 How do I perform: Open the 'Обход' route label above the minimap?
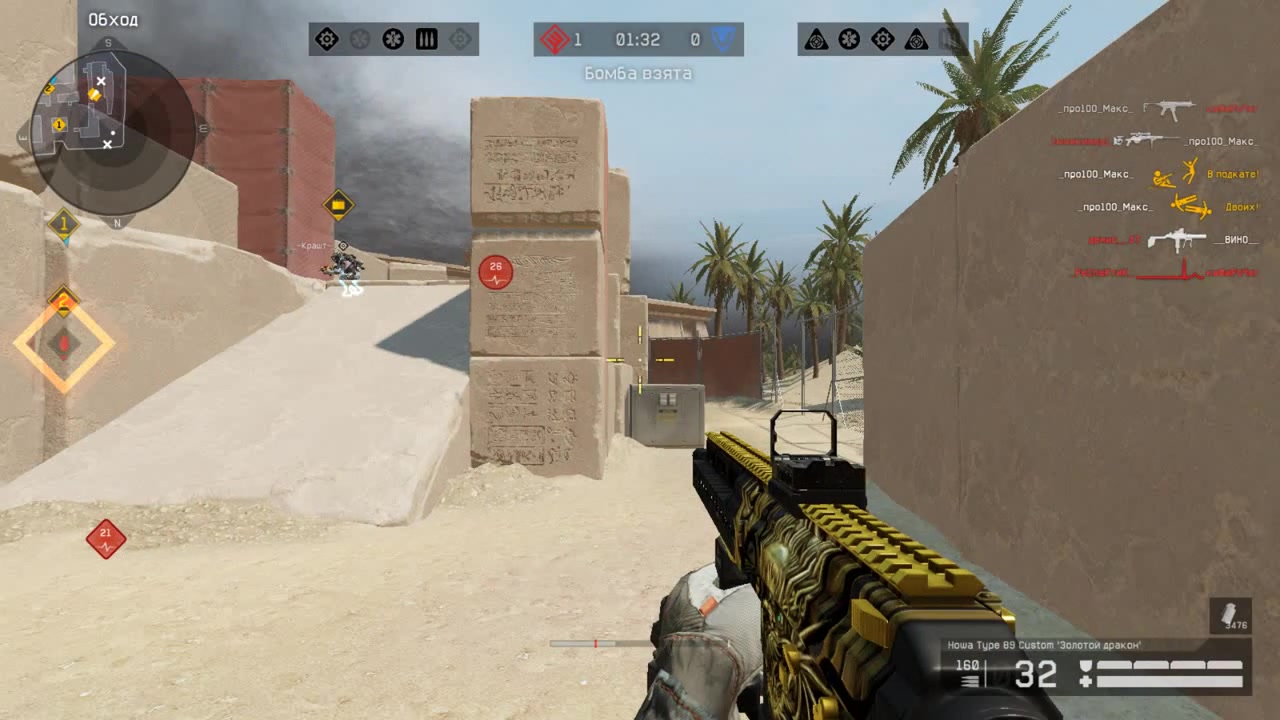(113, 19)
